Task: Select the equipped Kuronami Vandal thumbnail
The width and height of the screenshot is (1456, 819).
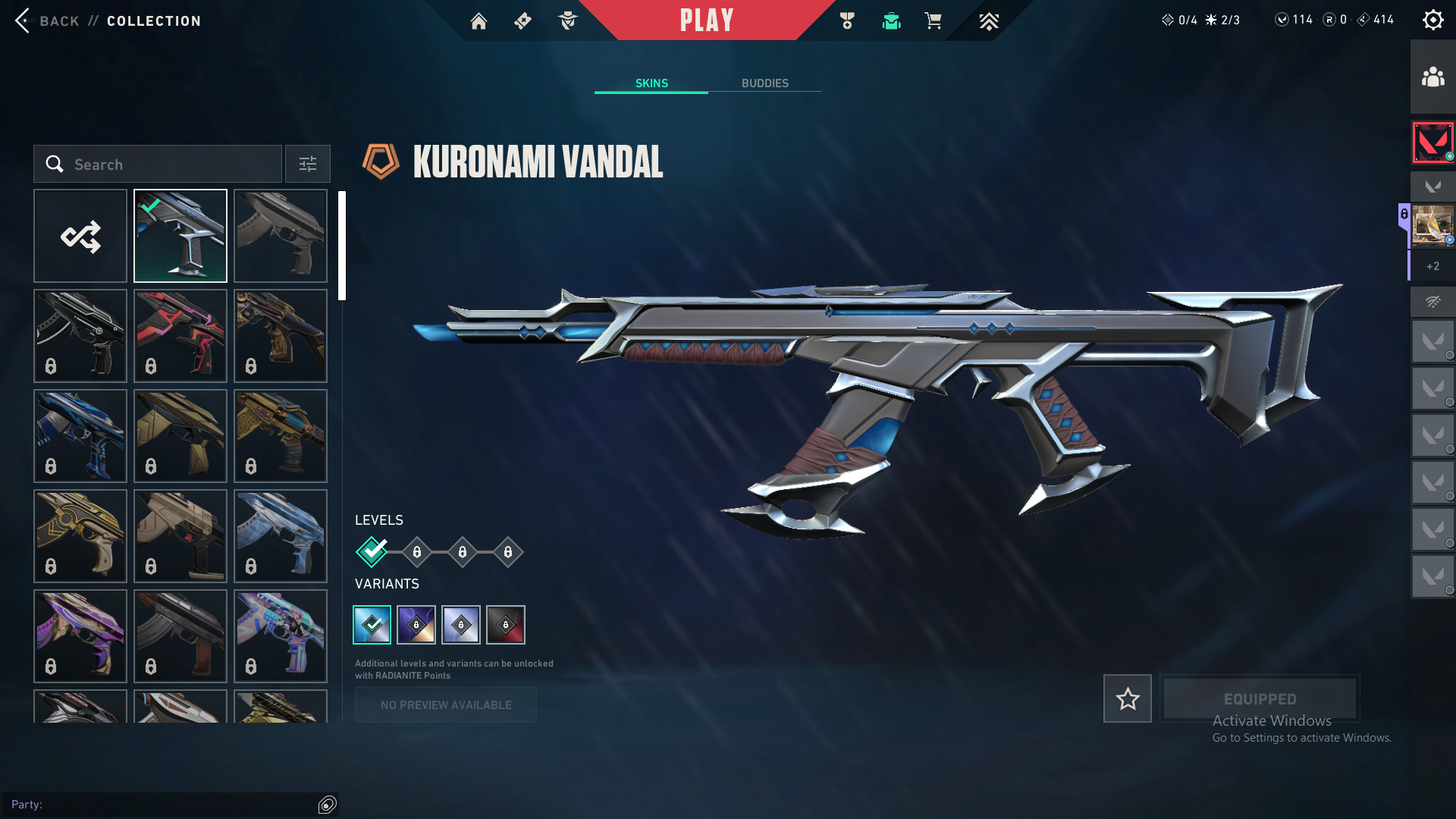Action: pyautogui.click(x=180, y=236)
